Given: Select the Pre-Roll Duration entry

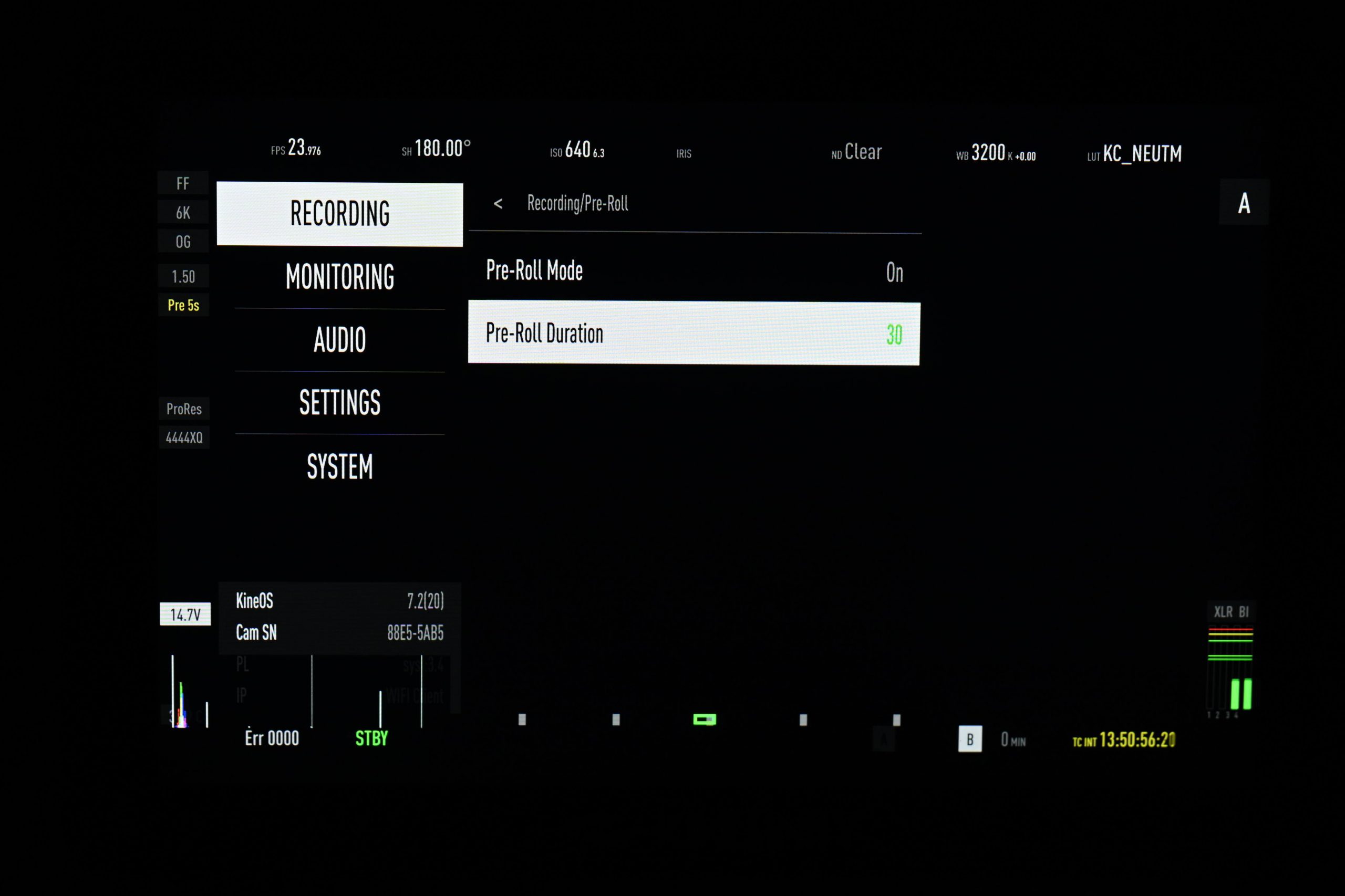Looking at the screenshot, I should (693, 333).
